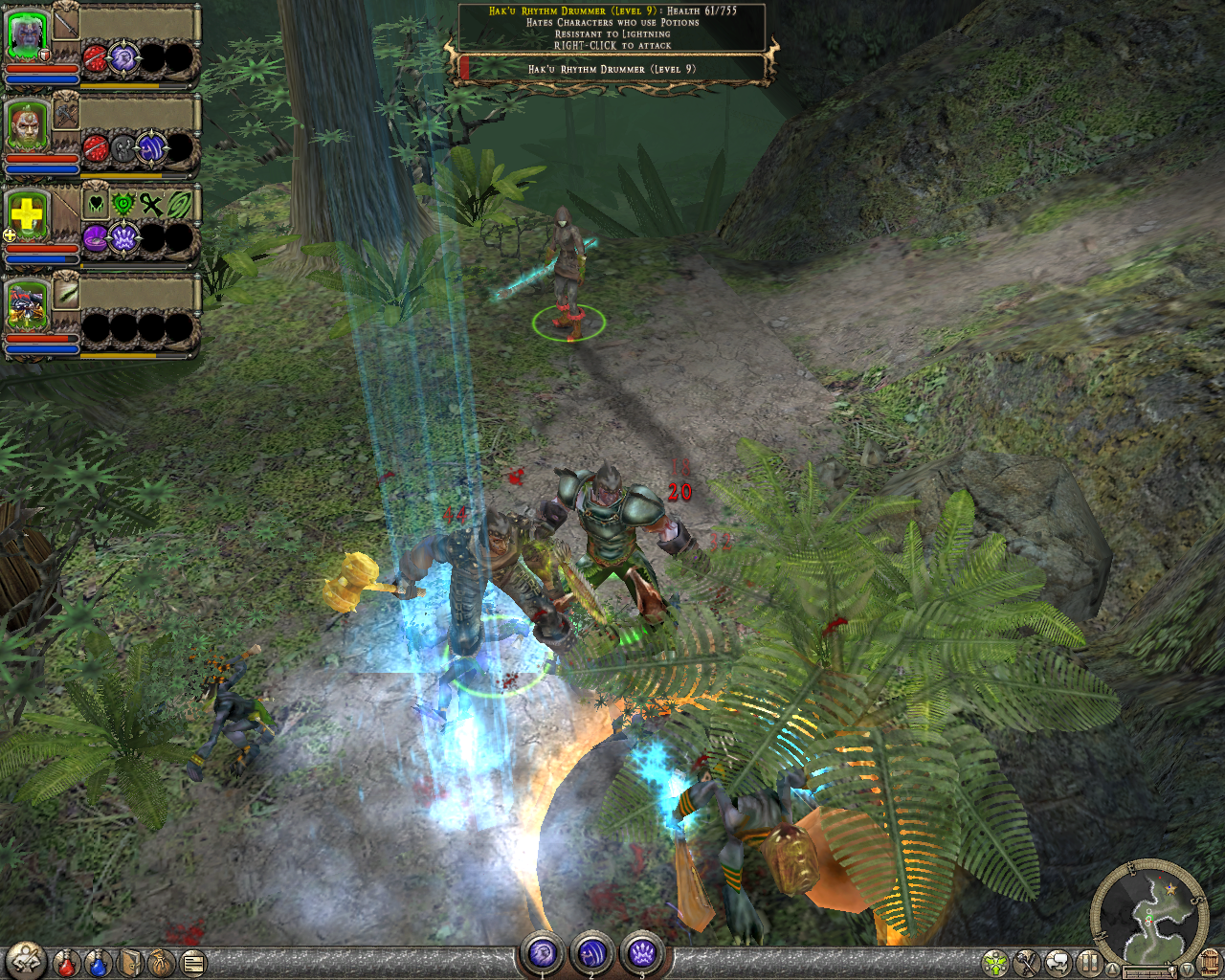Screen dimensions: 1225x980
Task: Toggle weapons with the mace and sword icon
Action: (1025, 962)
